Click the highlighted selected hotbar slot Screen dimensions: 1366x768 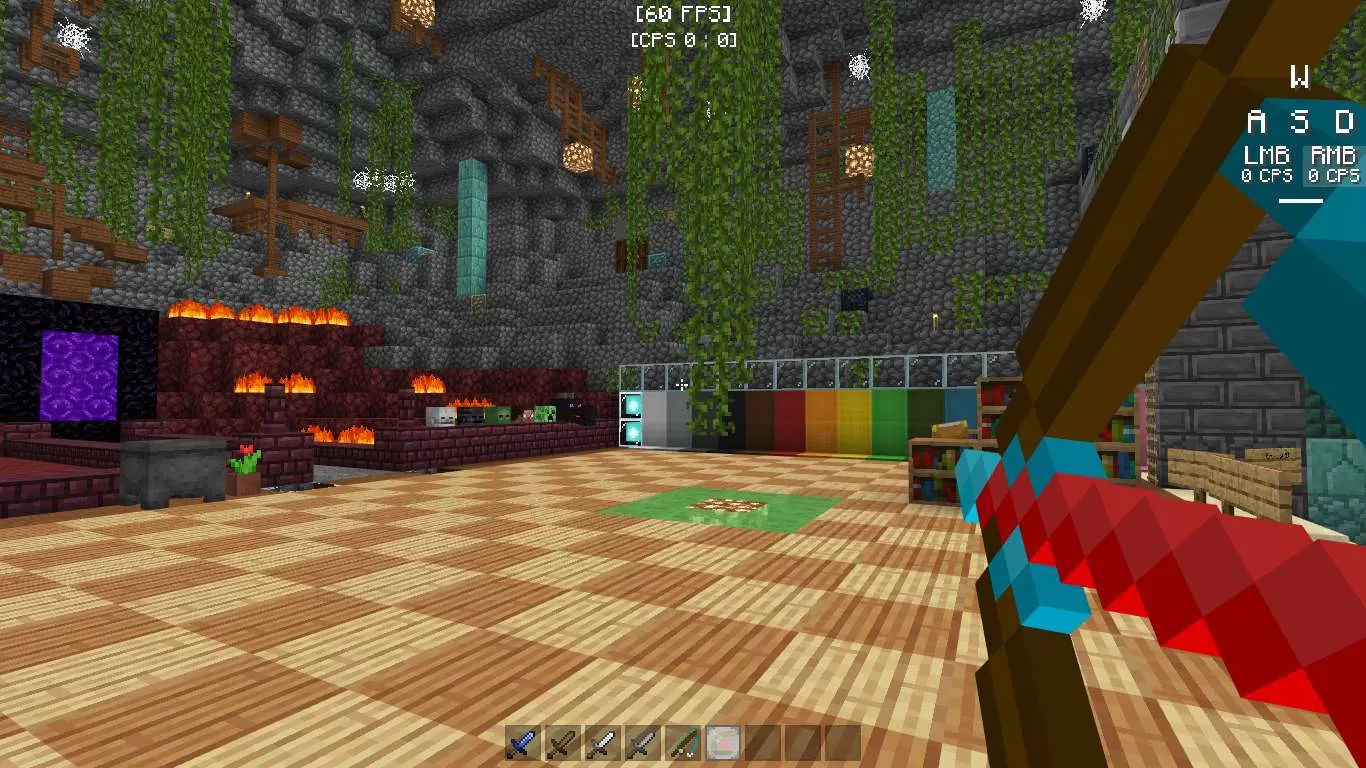[x=722, y=744]
